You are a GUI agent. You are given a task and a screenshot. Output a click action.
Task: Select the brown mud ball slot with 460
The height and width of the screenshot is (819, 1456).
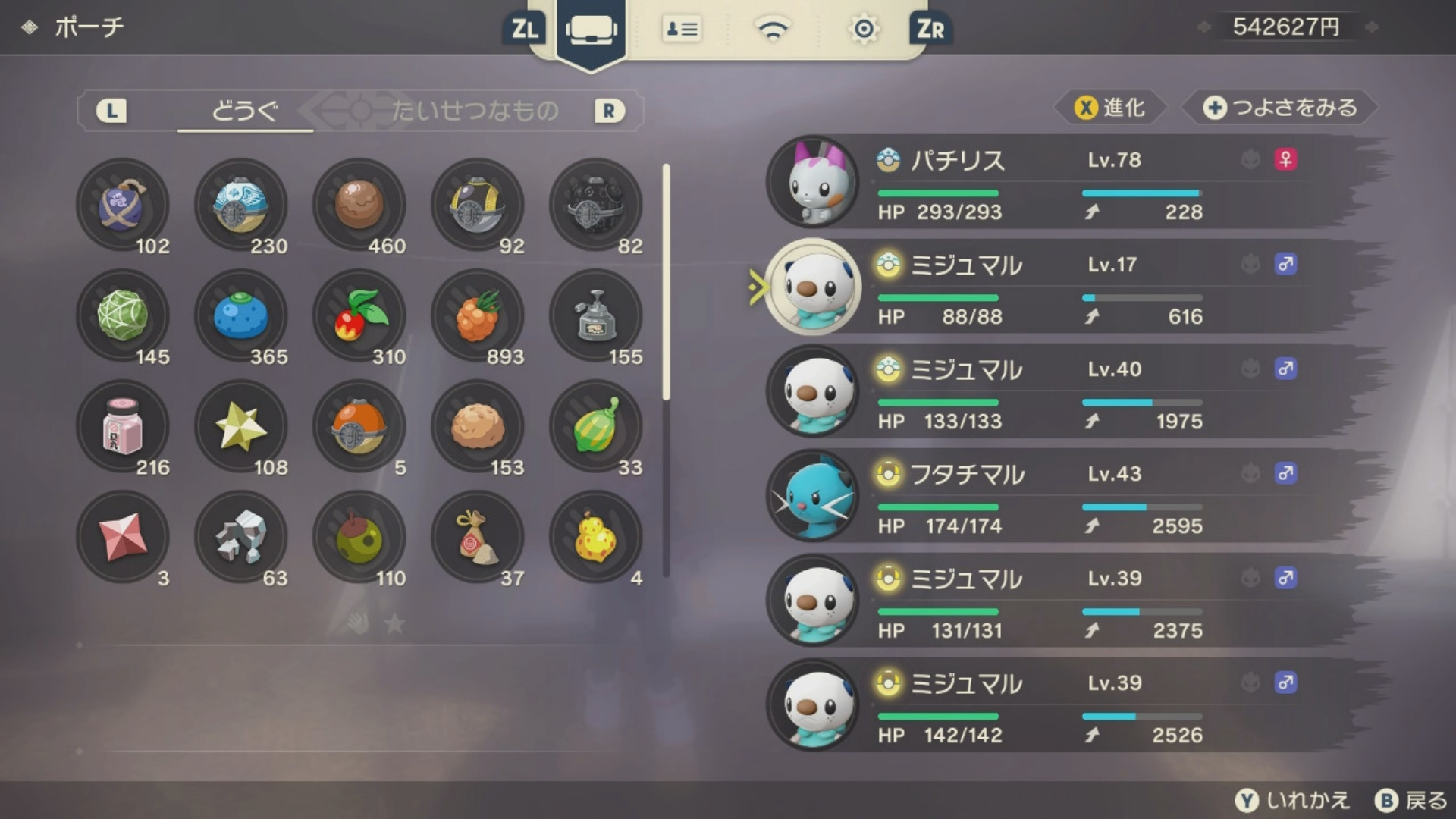tap(359, 205)
